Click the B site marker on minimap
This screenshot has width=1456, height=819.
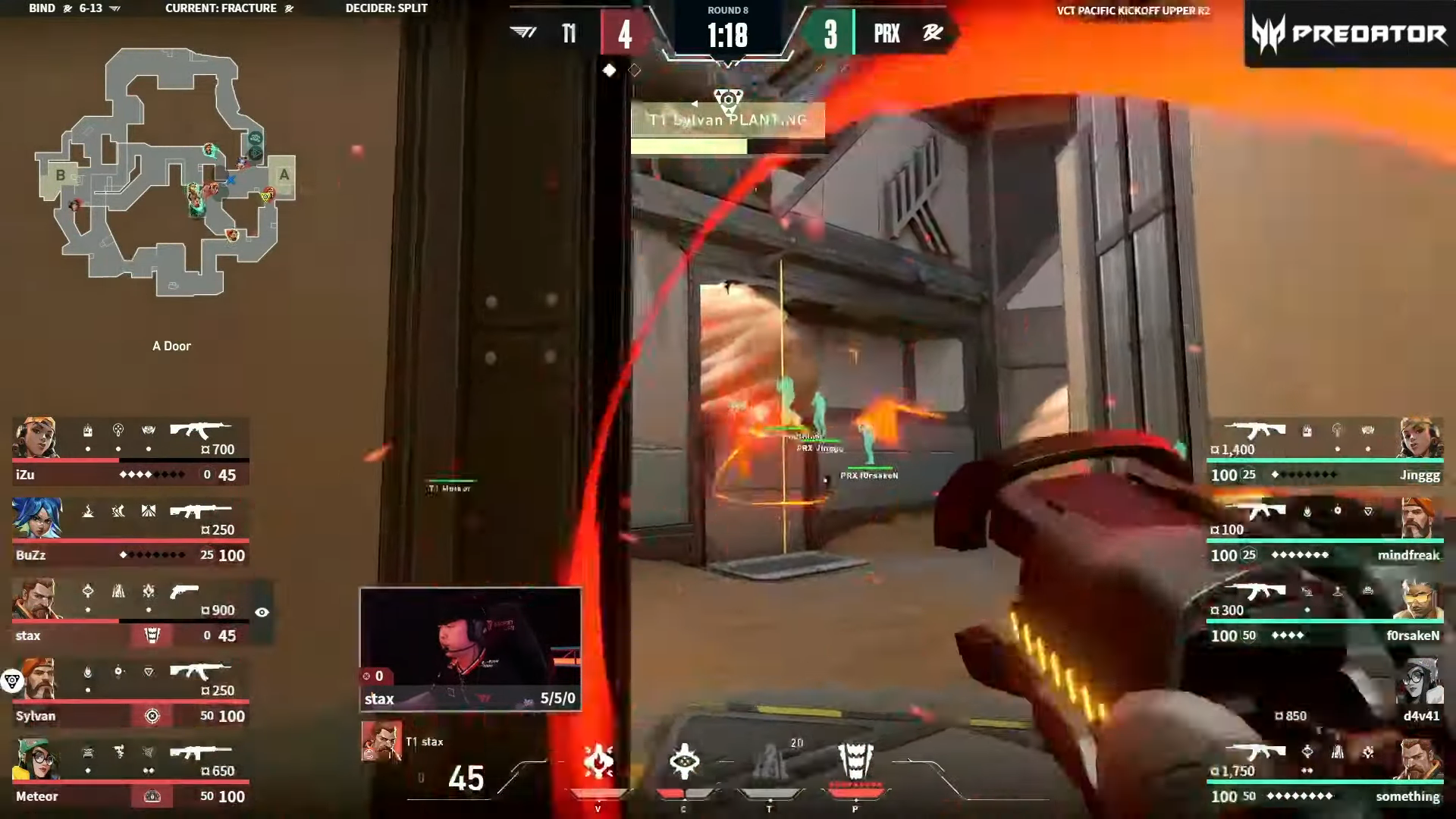click(x=61, y=175)
